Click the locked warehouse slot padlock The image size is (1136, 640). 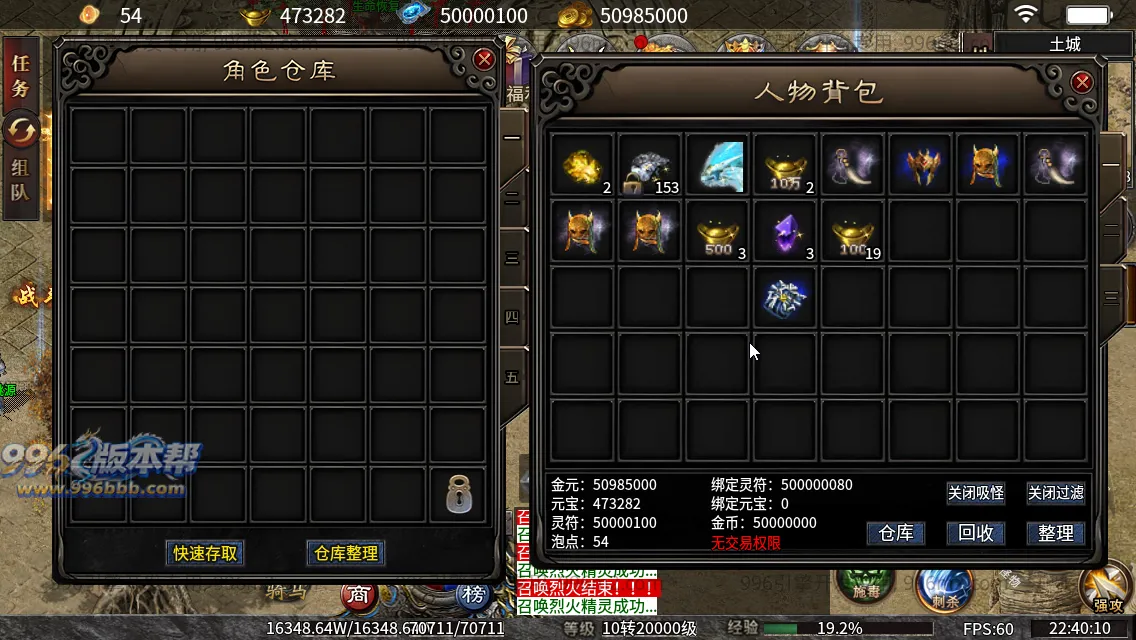(458, 494)
